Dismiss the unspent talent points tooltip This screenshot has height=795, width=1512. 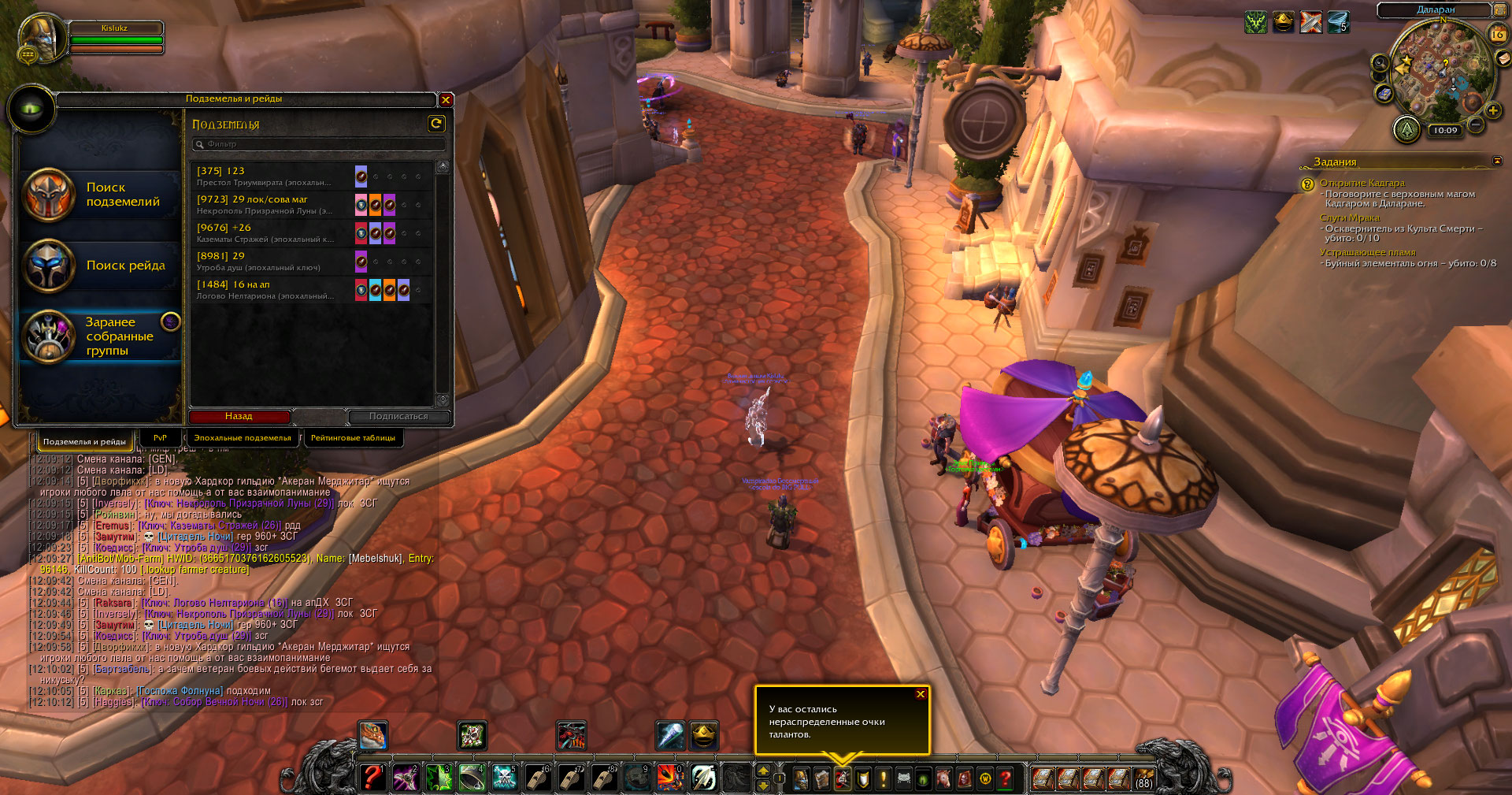click(920, 694)
